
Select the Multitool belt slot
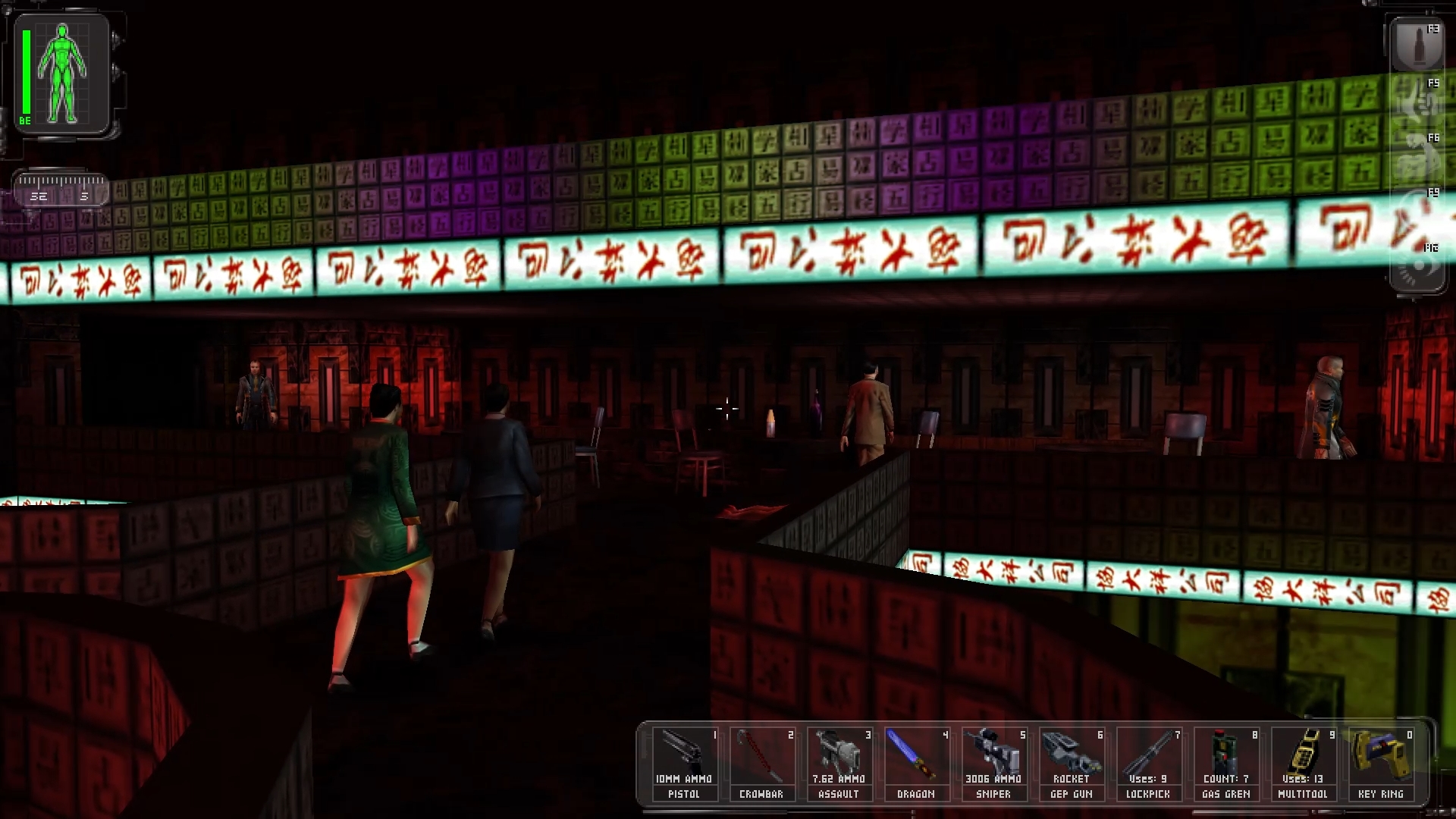[1302, 763]
